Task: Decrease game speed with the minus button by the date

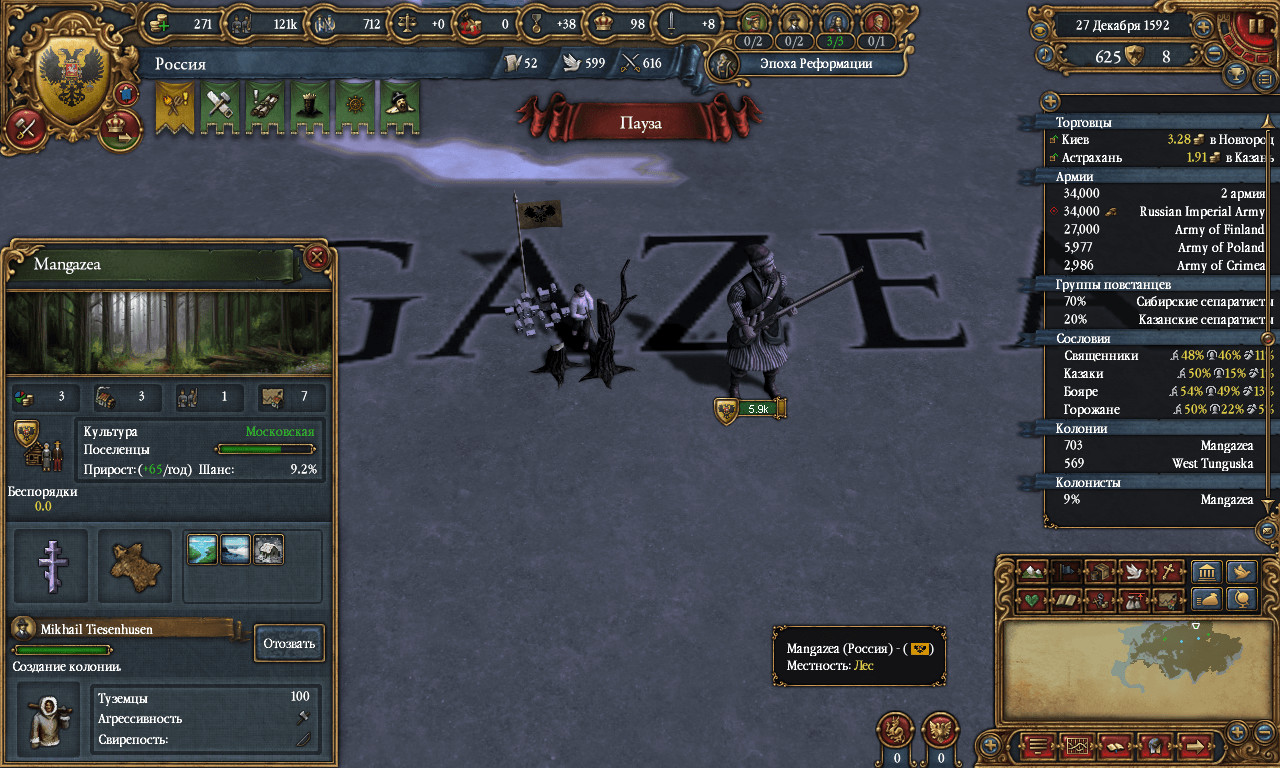Action: (1215, 55)
